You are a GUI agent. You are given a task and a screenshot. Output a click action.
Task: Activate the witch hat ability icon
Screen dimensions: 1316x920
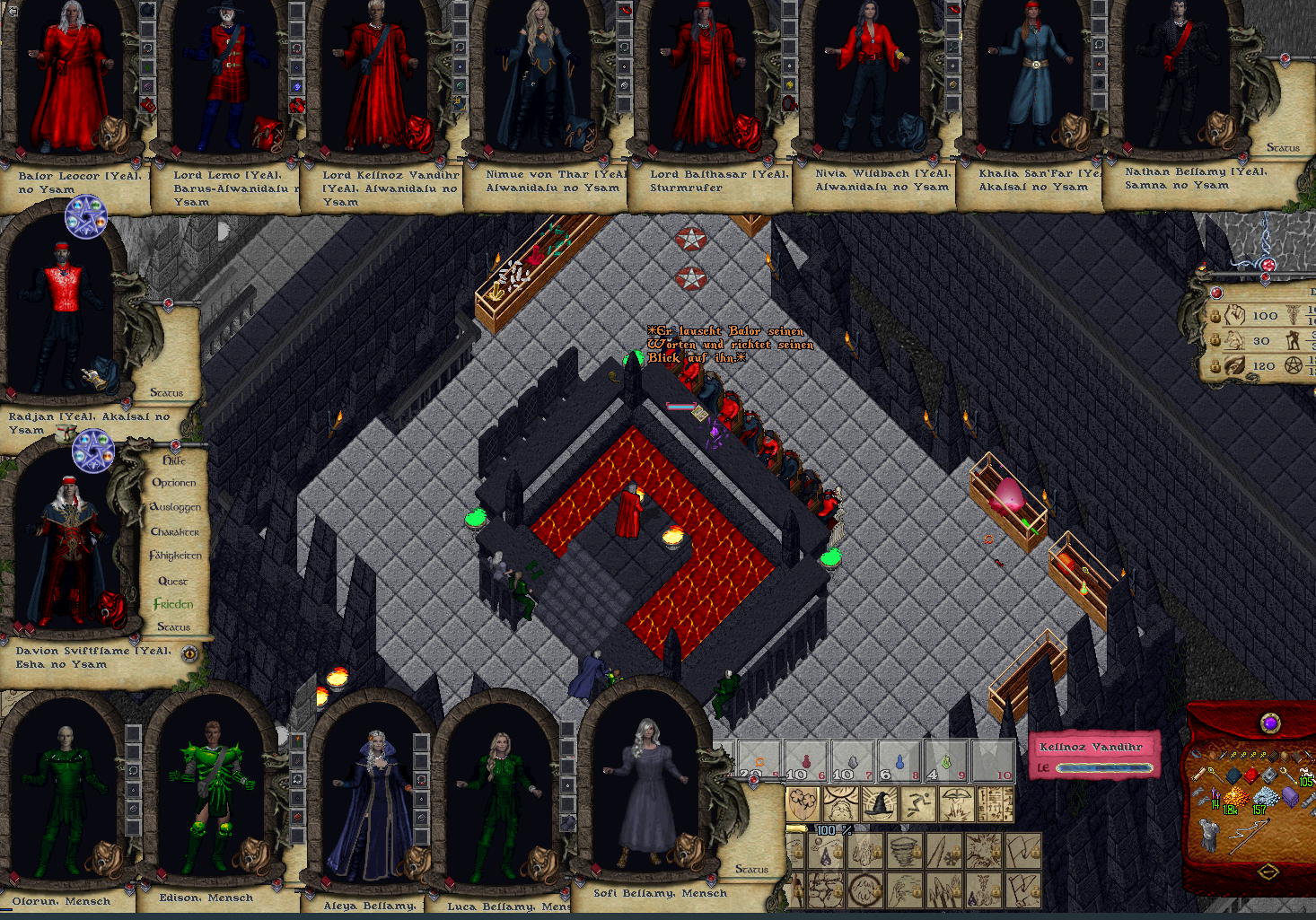click(881, 804)
